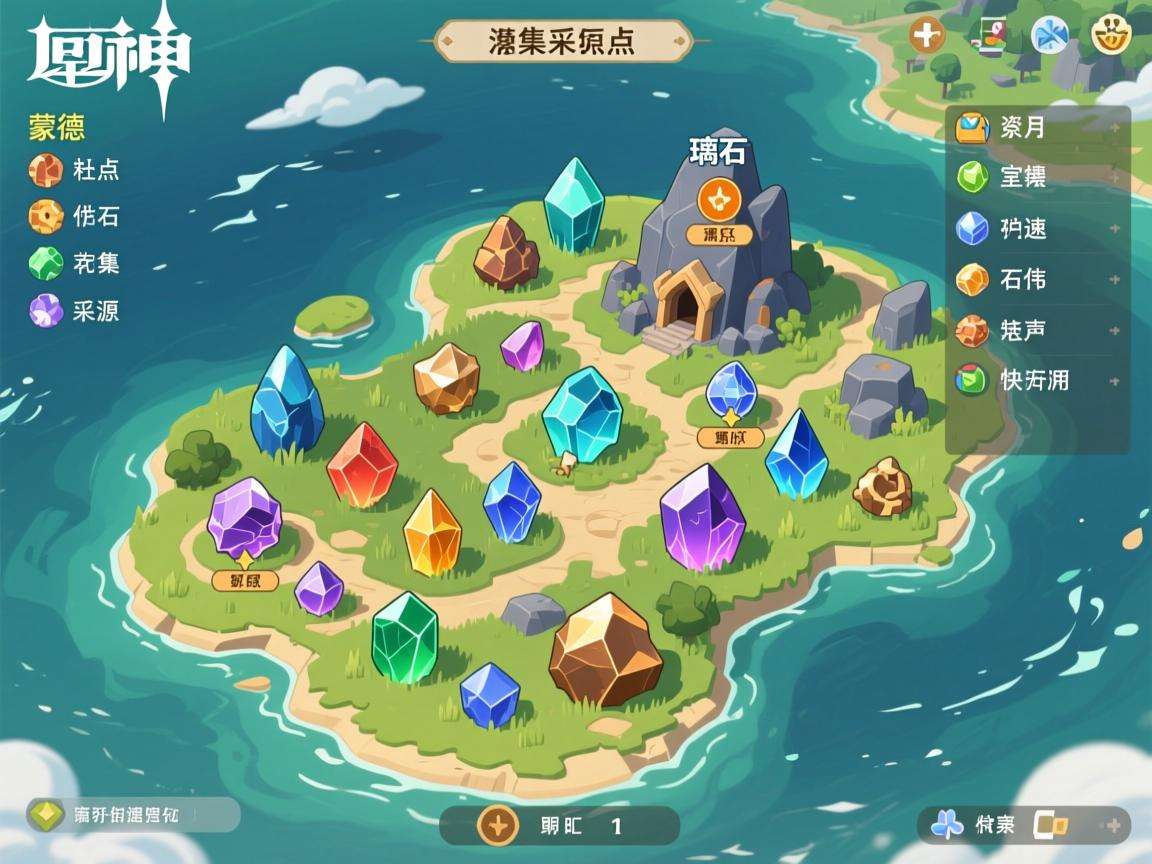Click the orange plus button in bottom bar

pos(497,826)
